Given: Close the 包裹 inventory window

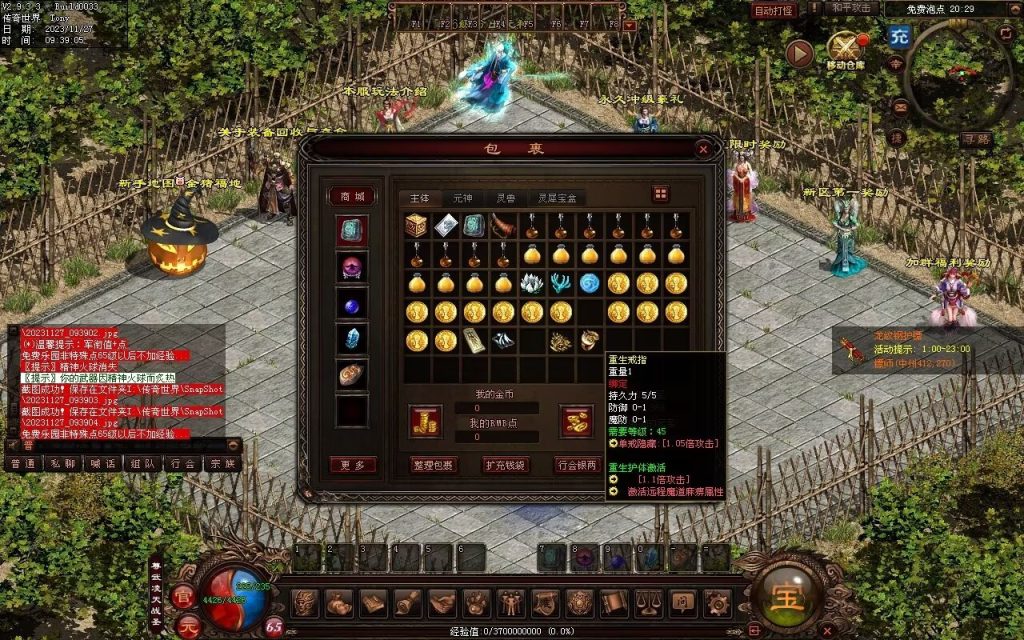Looking at the screenshot, I should [703, 149].
